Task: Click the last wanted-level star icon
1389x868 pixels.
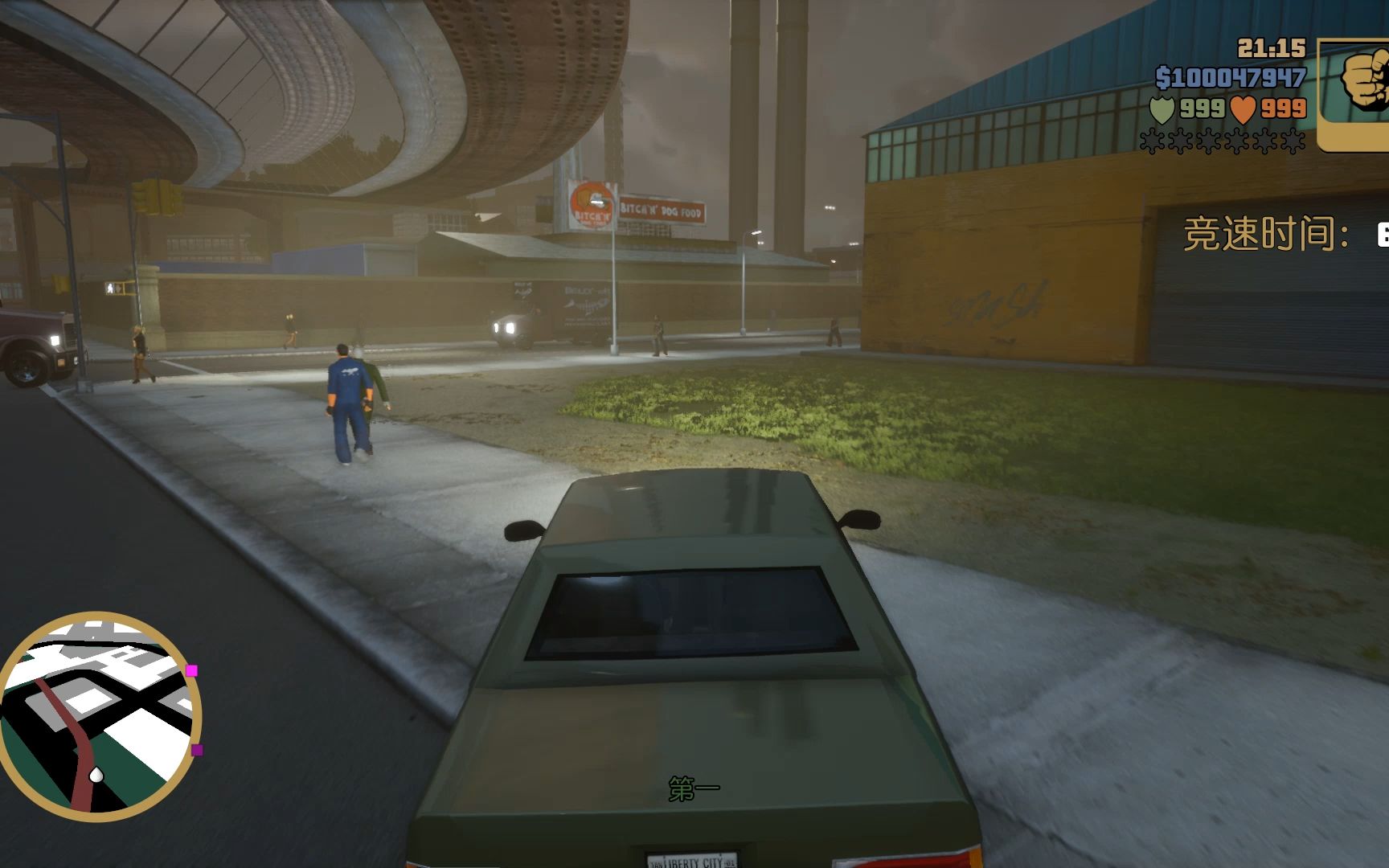Action: coord(1292,141)
